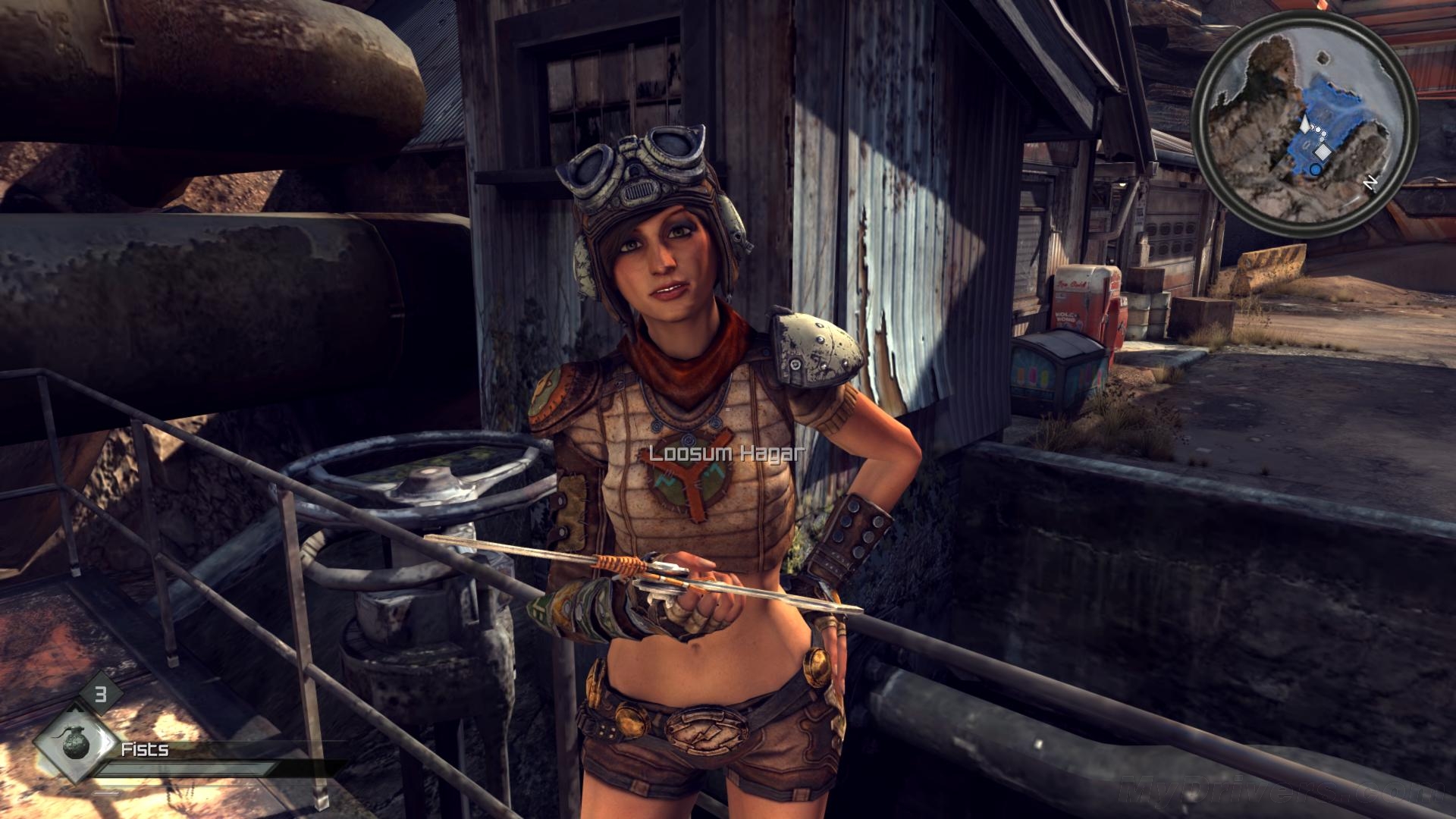The height and width of the screenshot is (819, 1456).
Task: Choose the Fists weapon label
Action: [145, 749]
